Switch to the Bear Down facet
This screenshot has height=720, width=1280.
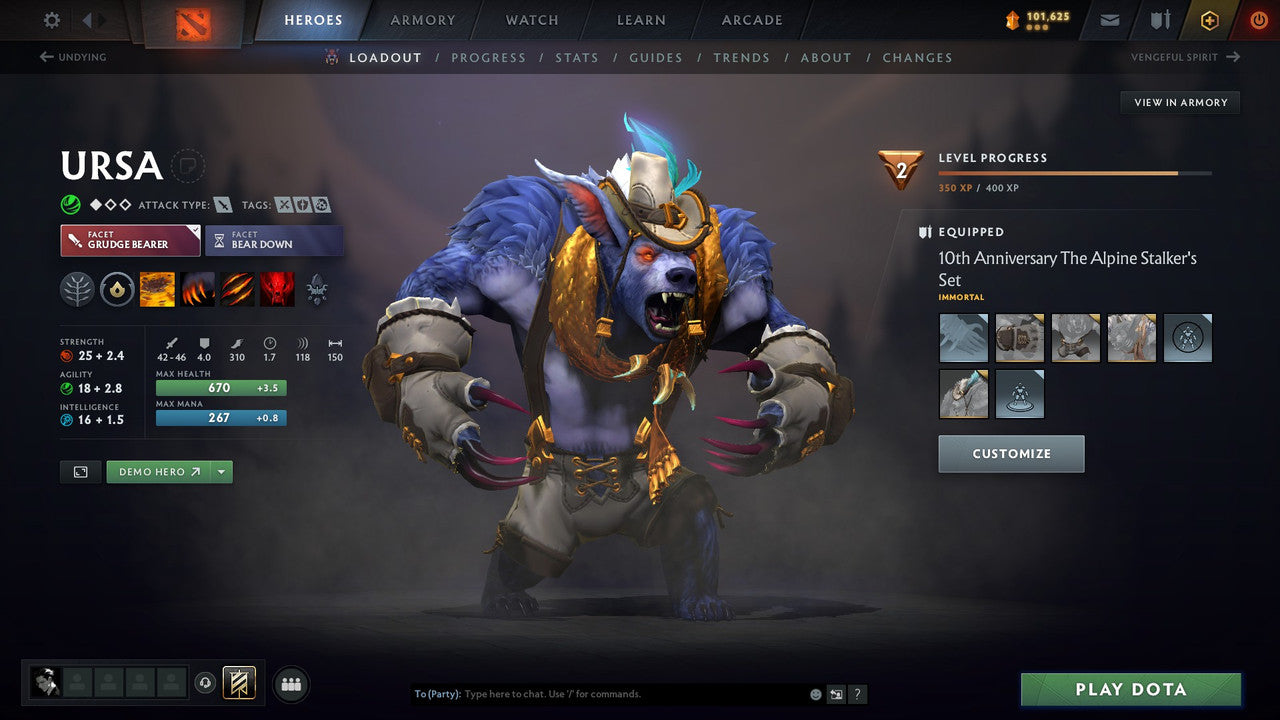pos(274,240)
